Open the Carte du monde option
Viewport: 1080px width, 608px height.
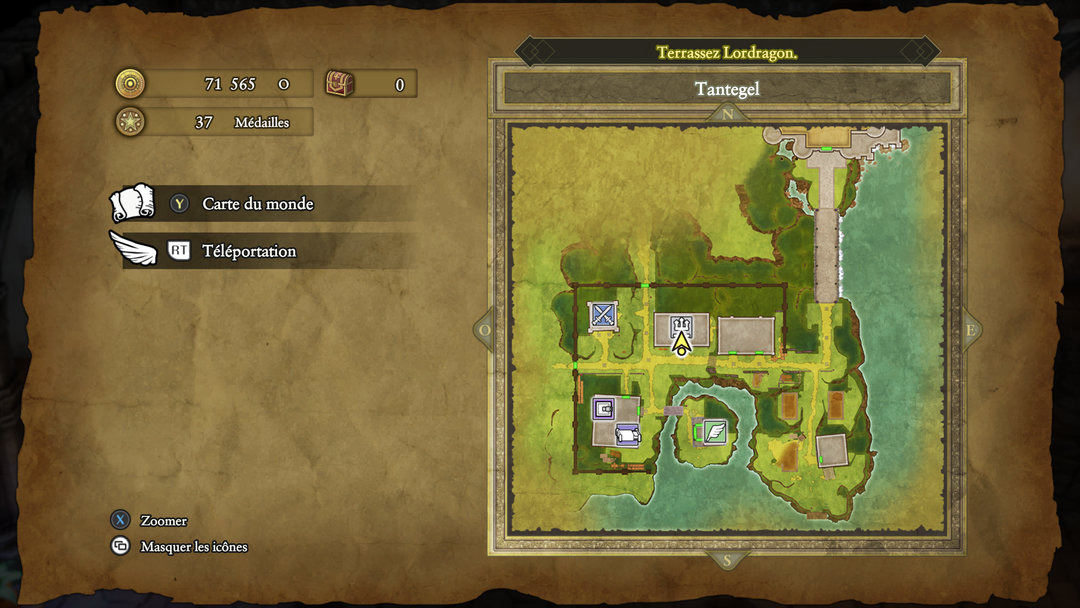point(257,204)
